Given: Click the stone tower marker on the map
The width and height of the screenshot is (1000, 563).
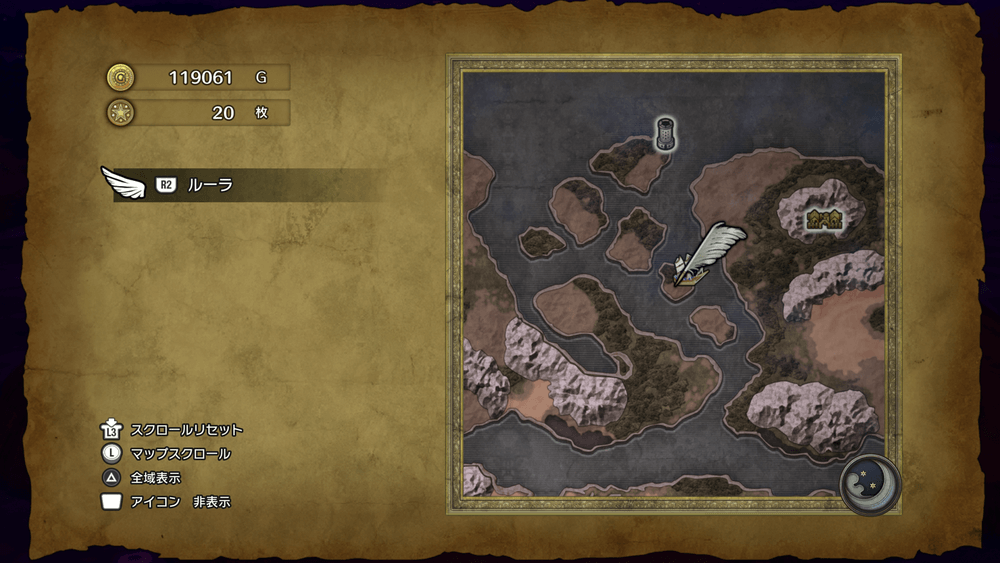Looking at the screenshot, I should click(666, 133).
